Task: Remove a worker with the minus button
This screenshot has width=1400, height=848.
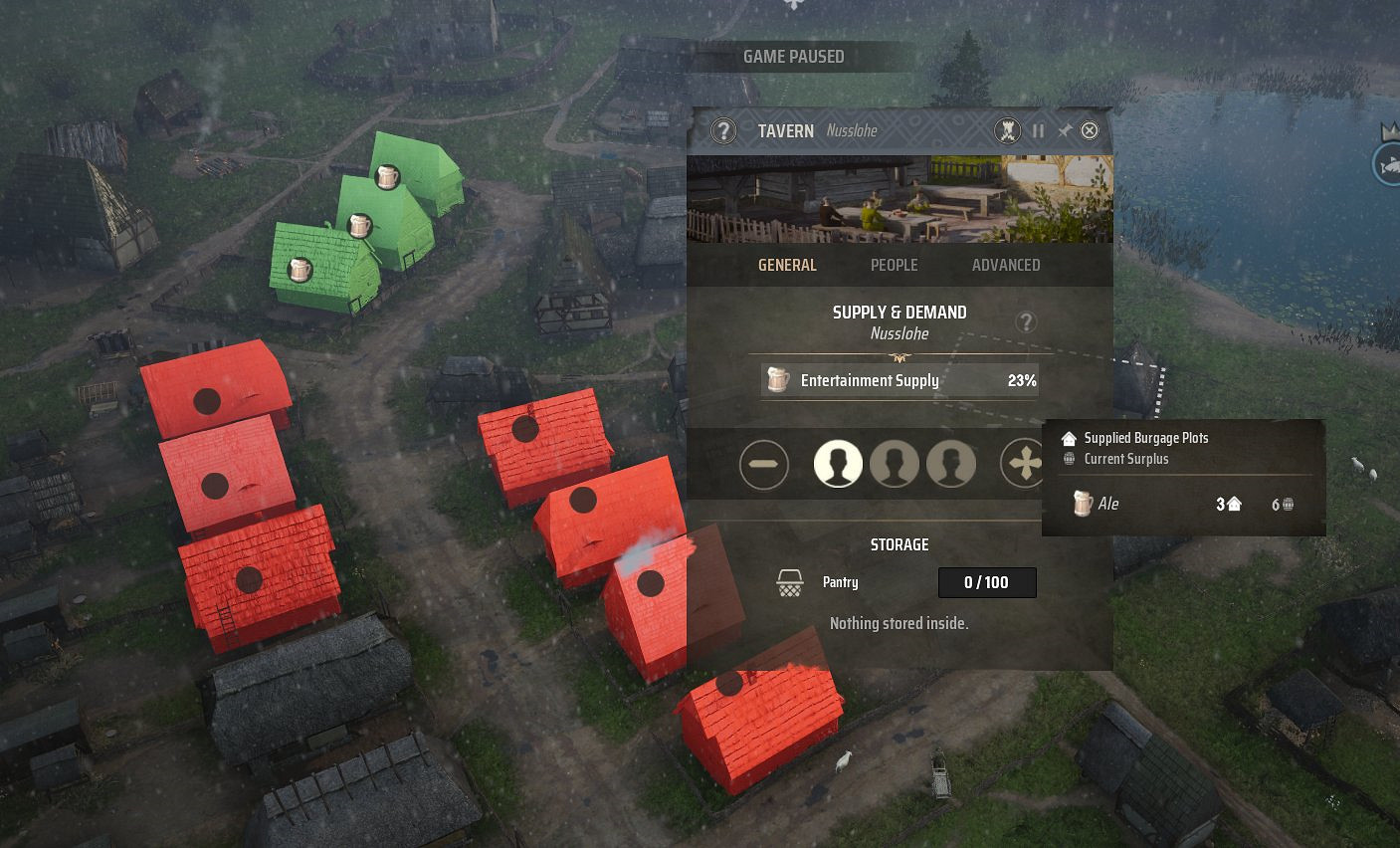Action: click(764, 465)
